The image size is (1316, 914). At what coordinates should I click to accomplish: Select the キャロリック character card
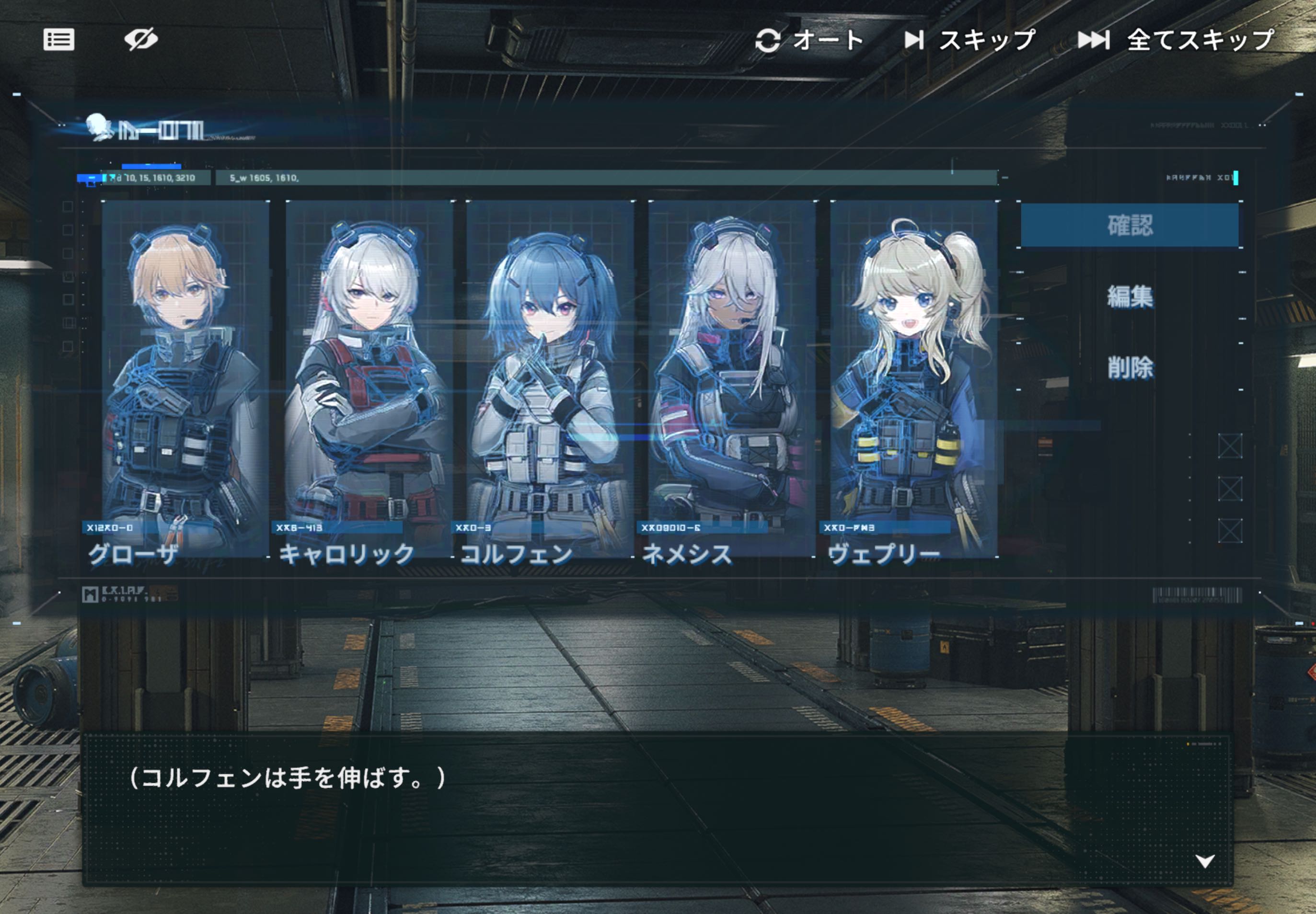369,378
